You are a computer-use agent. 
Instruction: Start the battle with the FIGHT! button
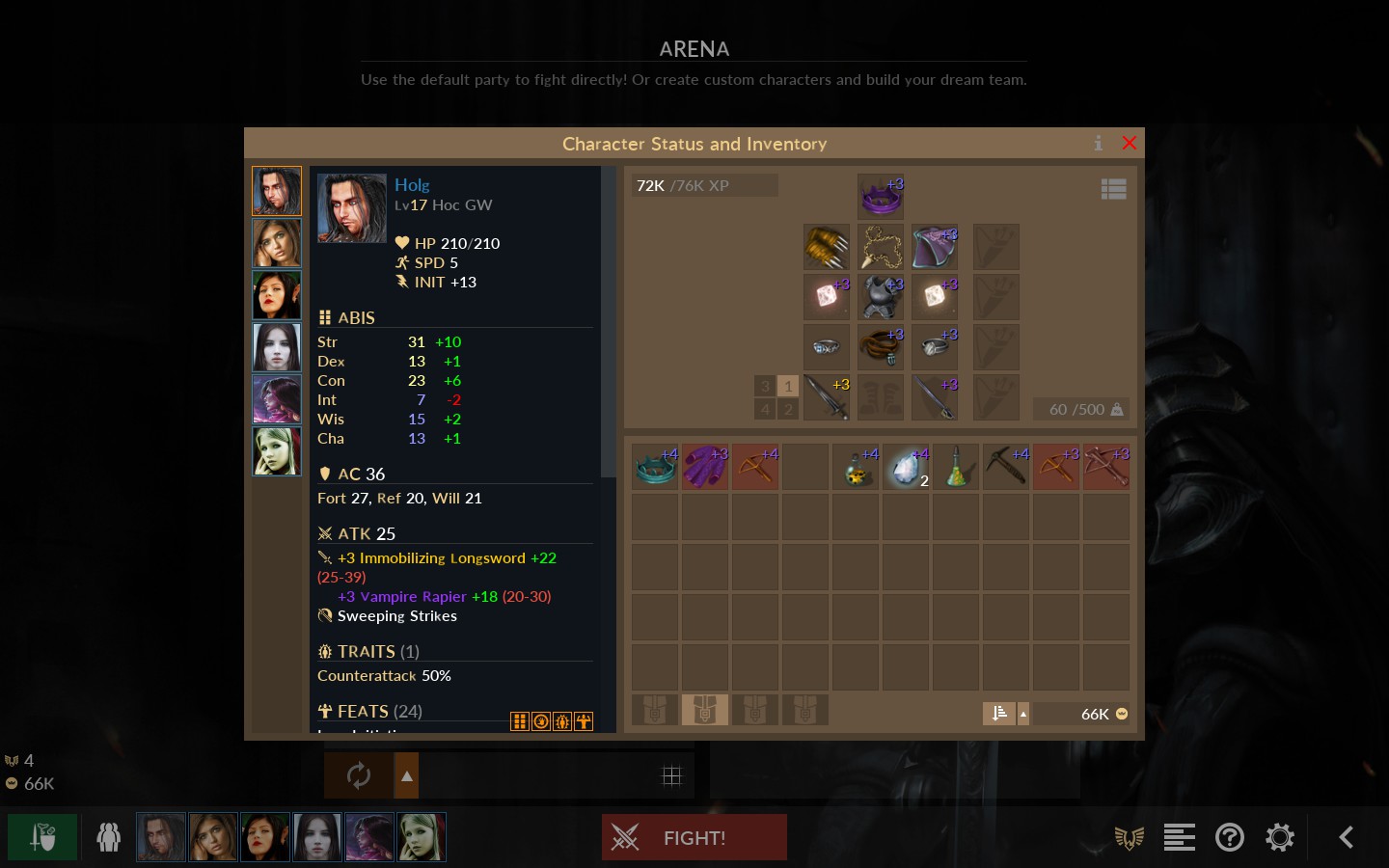point(694,837)
